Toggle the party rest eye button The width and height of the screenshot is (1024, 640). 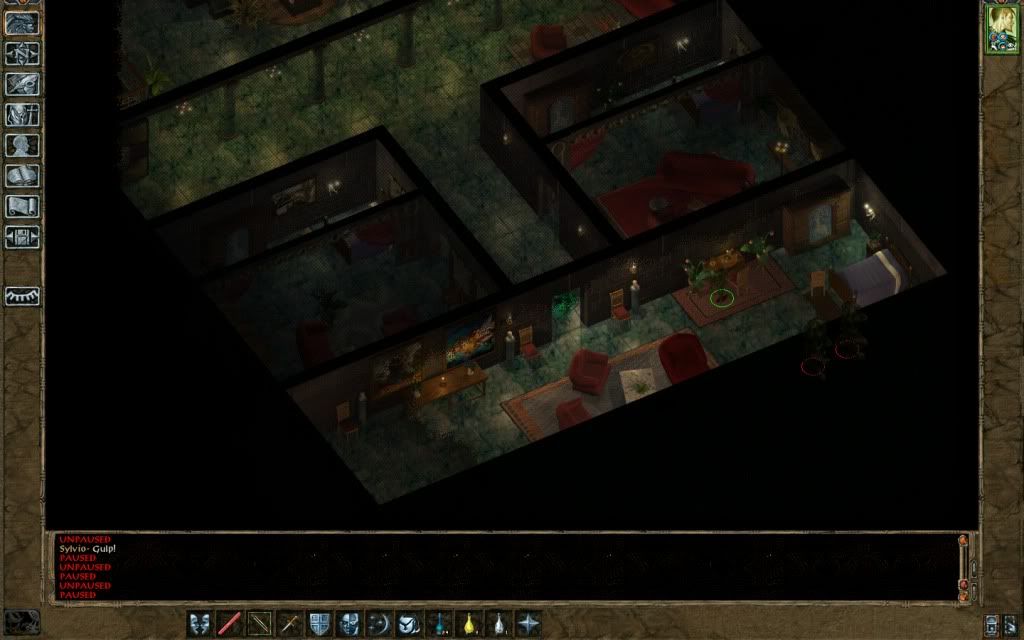22,296
